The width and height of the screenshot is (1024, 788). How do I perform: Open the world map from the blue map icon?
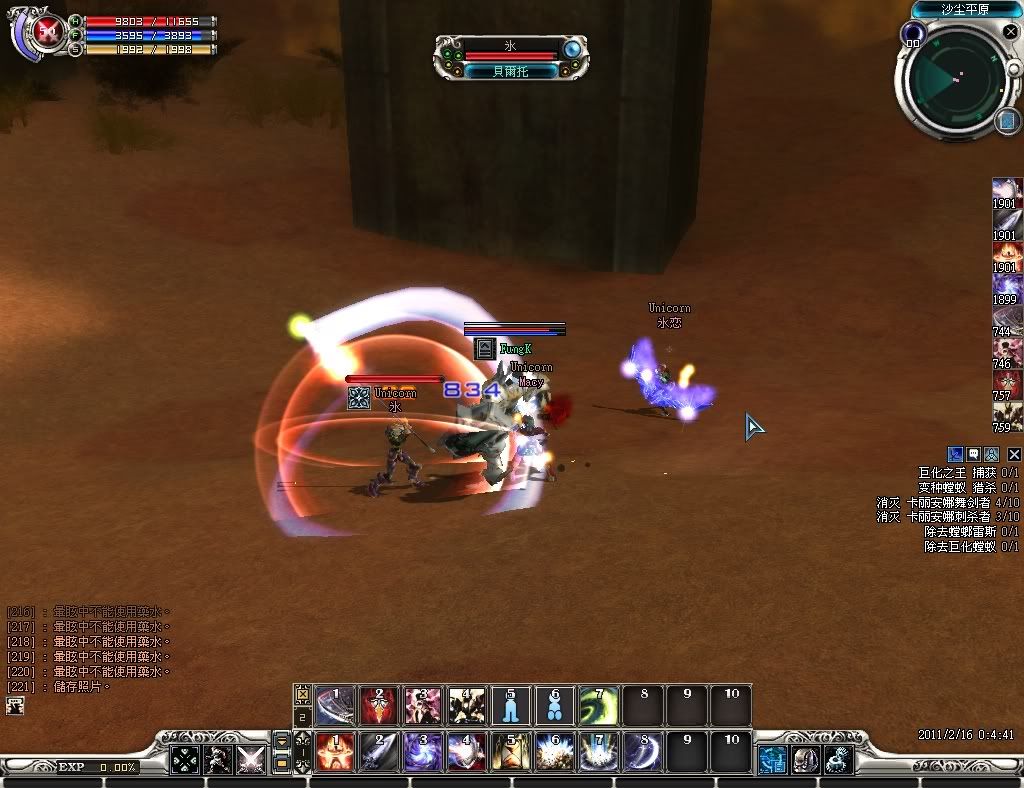click(x=1005, y=121)
